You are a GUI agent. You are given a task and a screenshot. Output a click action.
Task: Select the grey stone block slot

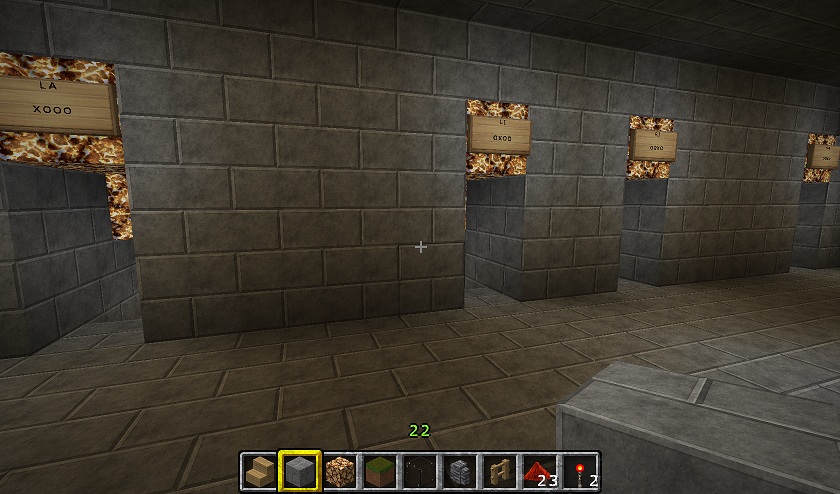[298, 471]
